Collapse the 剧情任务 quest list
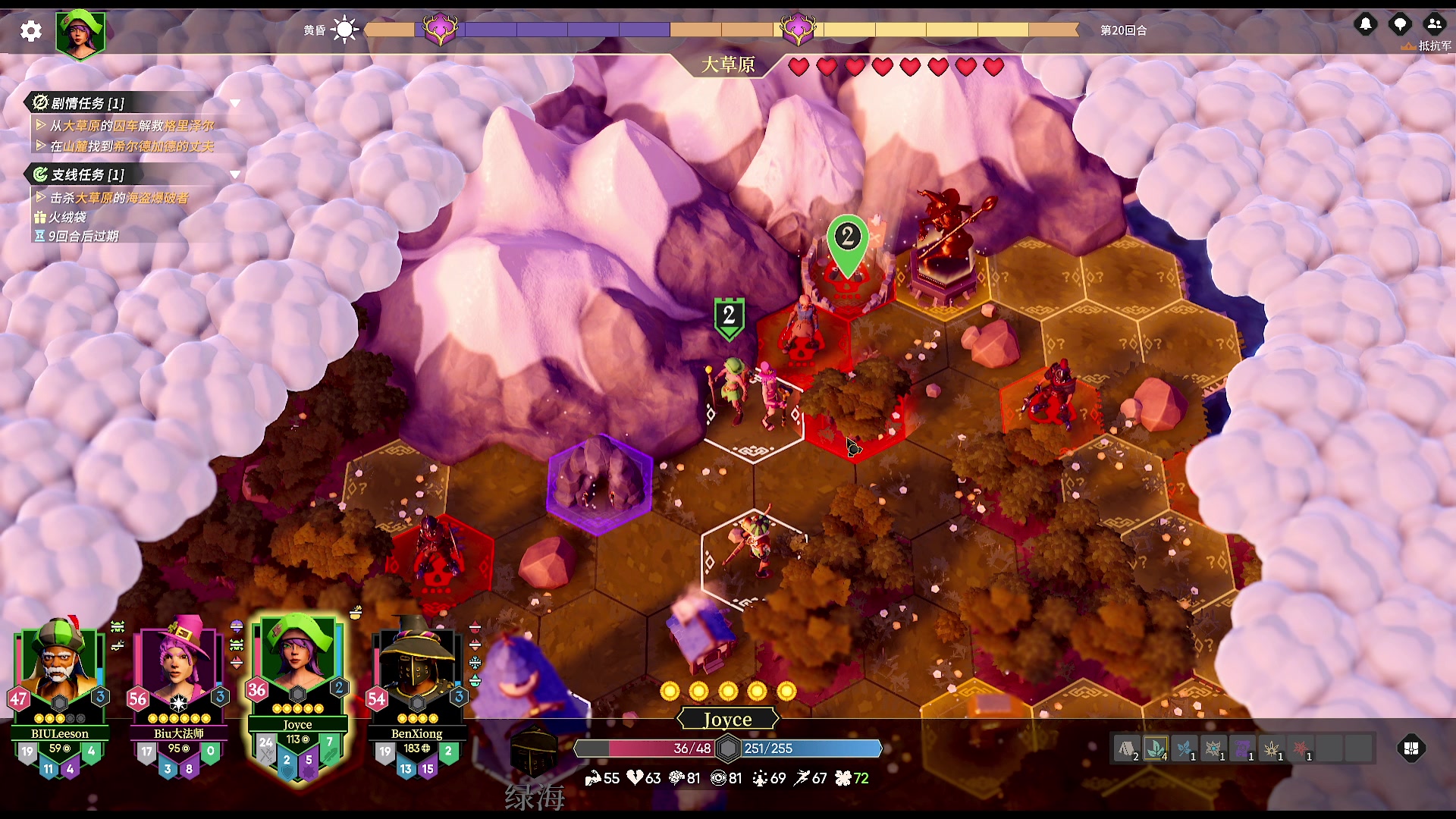The image size is (1456, 819). click(x=235, y=103)
